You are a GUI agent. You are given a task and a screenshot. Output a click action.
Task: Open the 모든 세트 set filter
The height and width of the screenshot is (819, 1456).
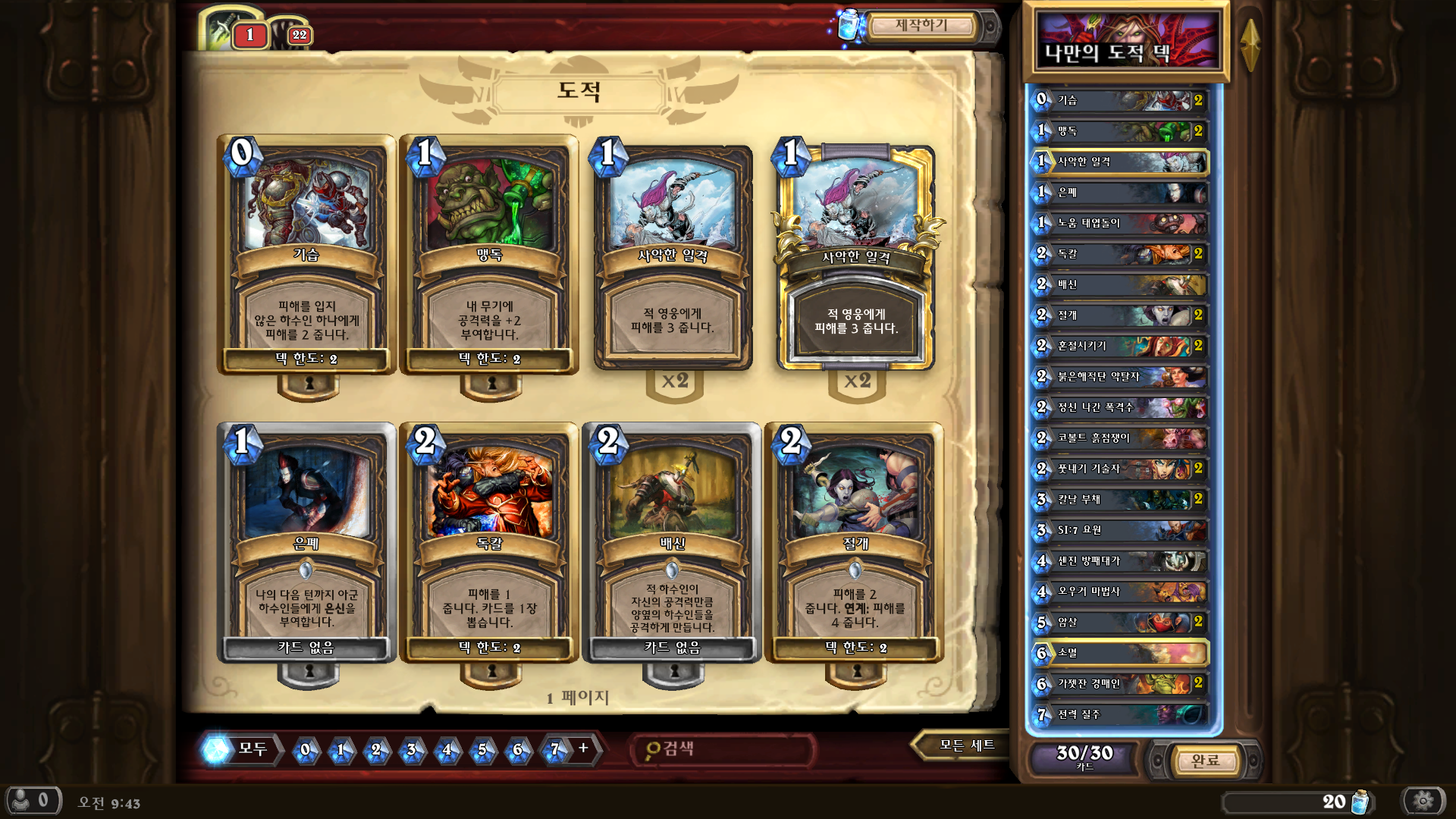(966, 745)
